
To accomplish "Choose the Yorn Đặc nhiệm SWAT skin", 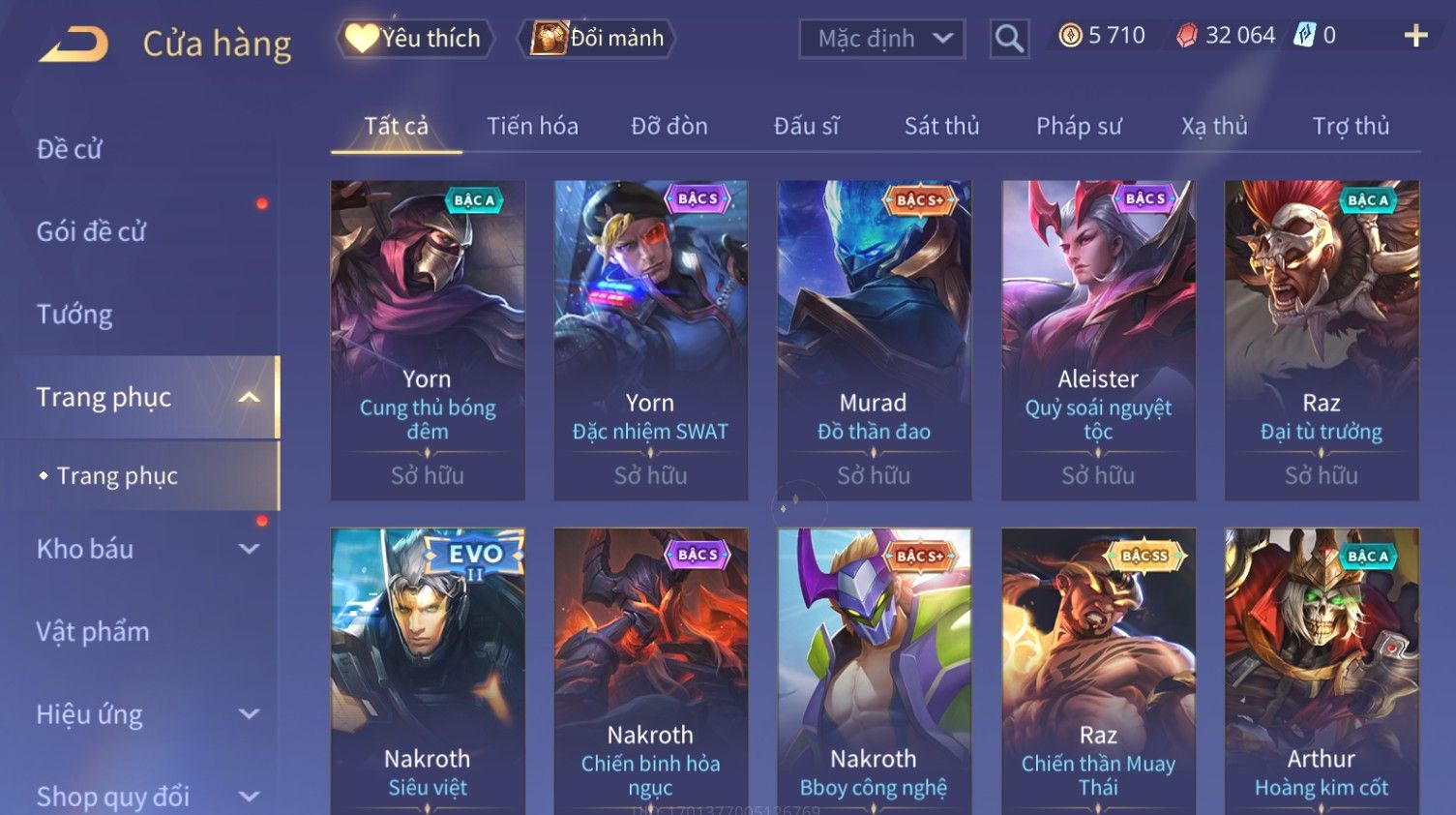I will pyautogui.click(x=650, y=339).
